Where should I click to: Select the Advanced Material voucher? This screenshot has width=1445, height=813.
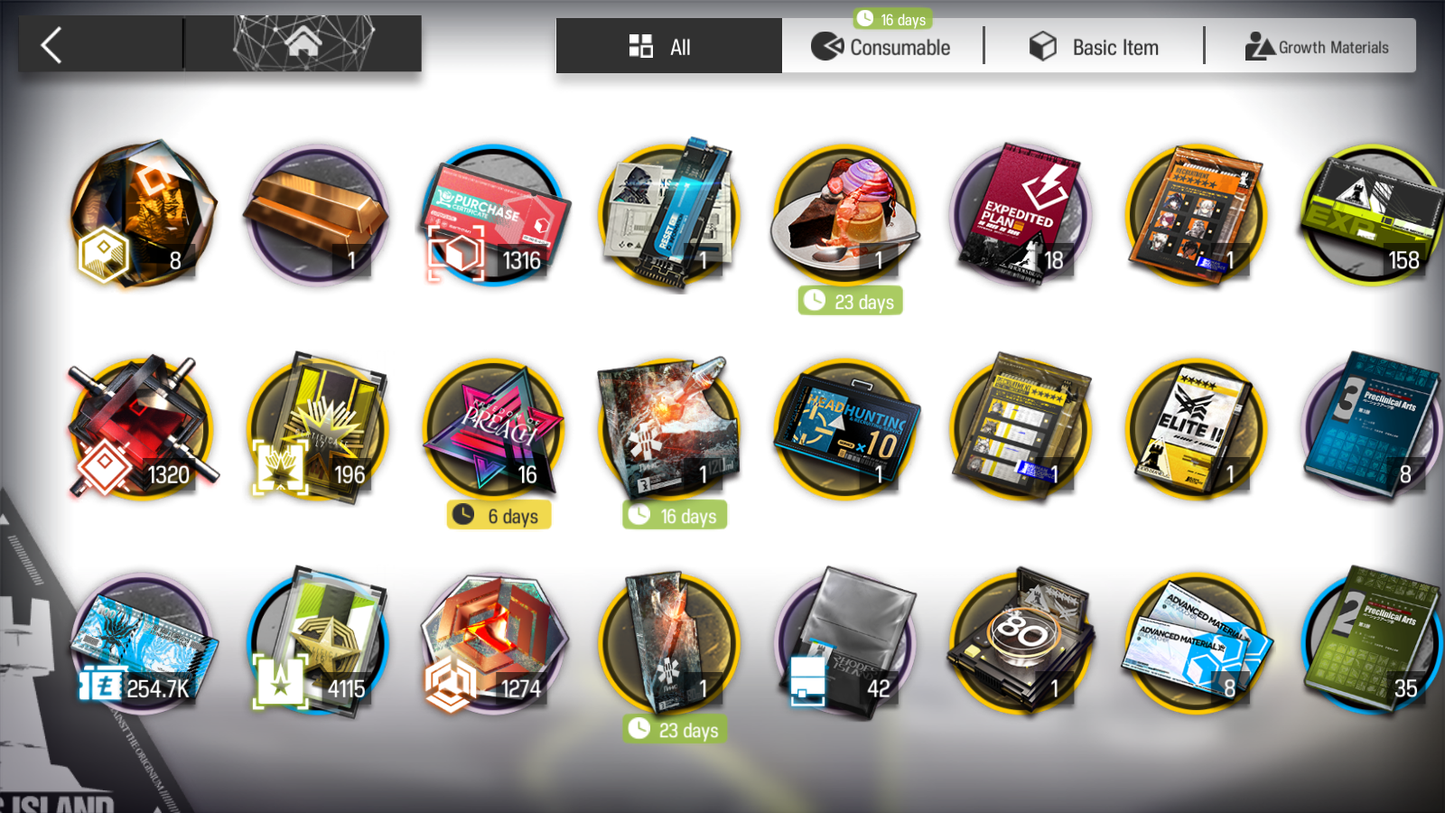point(1196,643)
